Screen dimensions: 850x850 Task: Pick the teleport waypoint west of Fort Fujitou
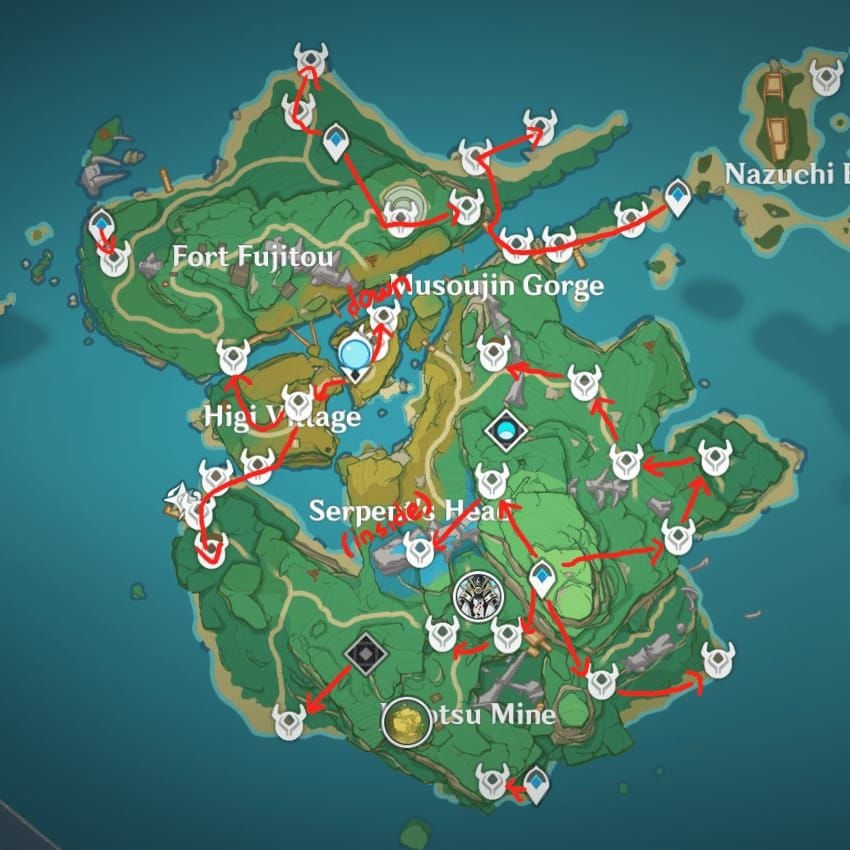click(x=101, y=227)
